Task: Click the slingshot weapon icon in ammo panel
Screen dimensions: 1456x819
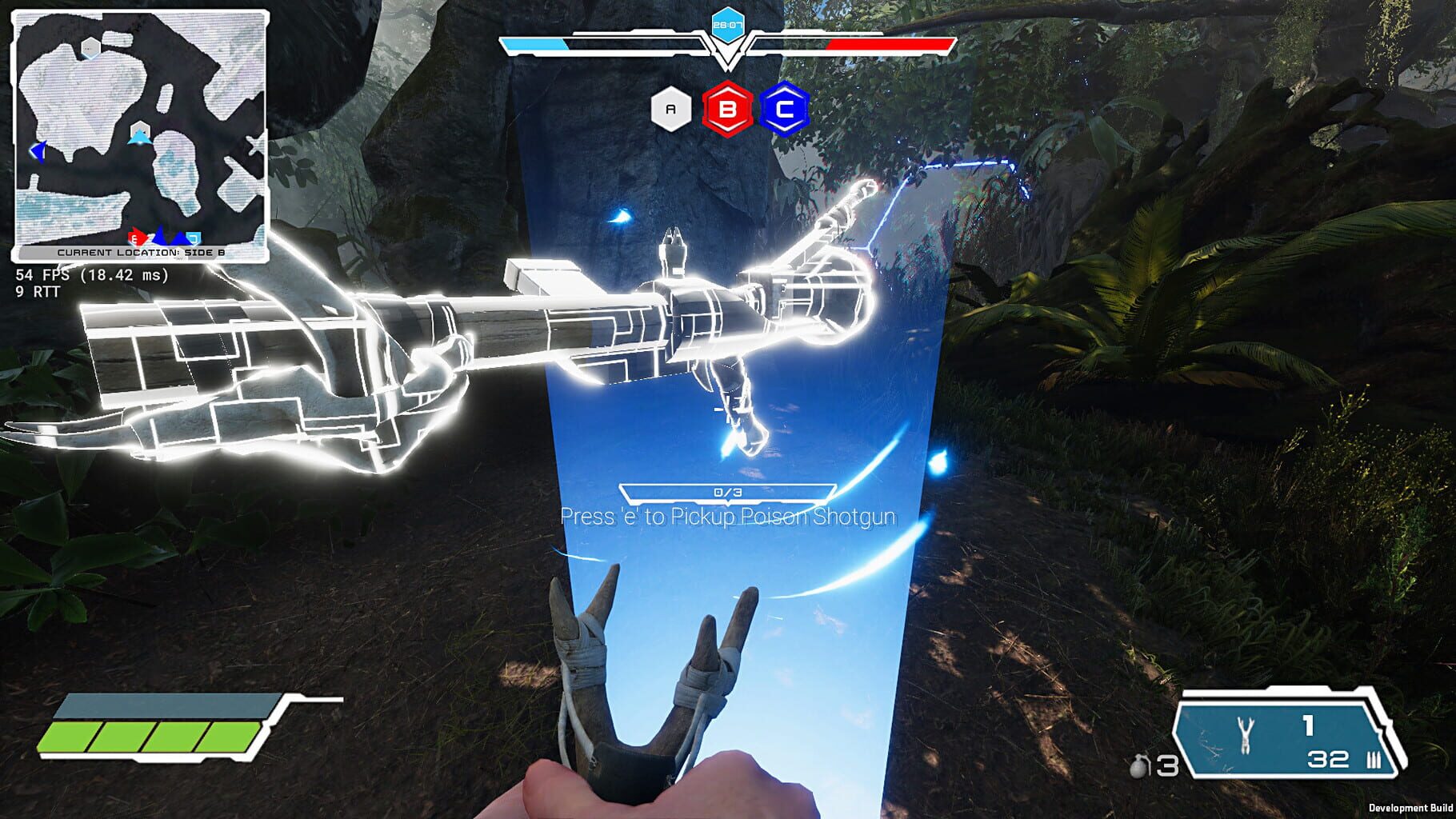Action: click(x=1245, y=733)
